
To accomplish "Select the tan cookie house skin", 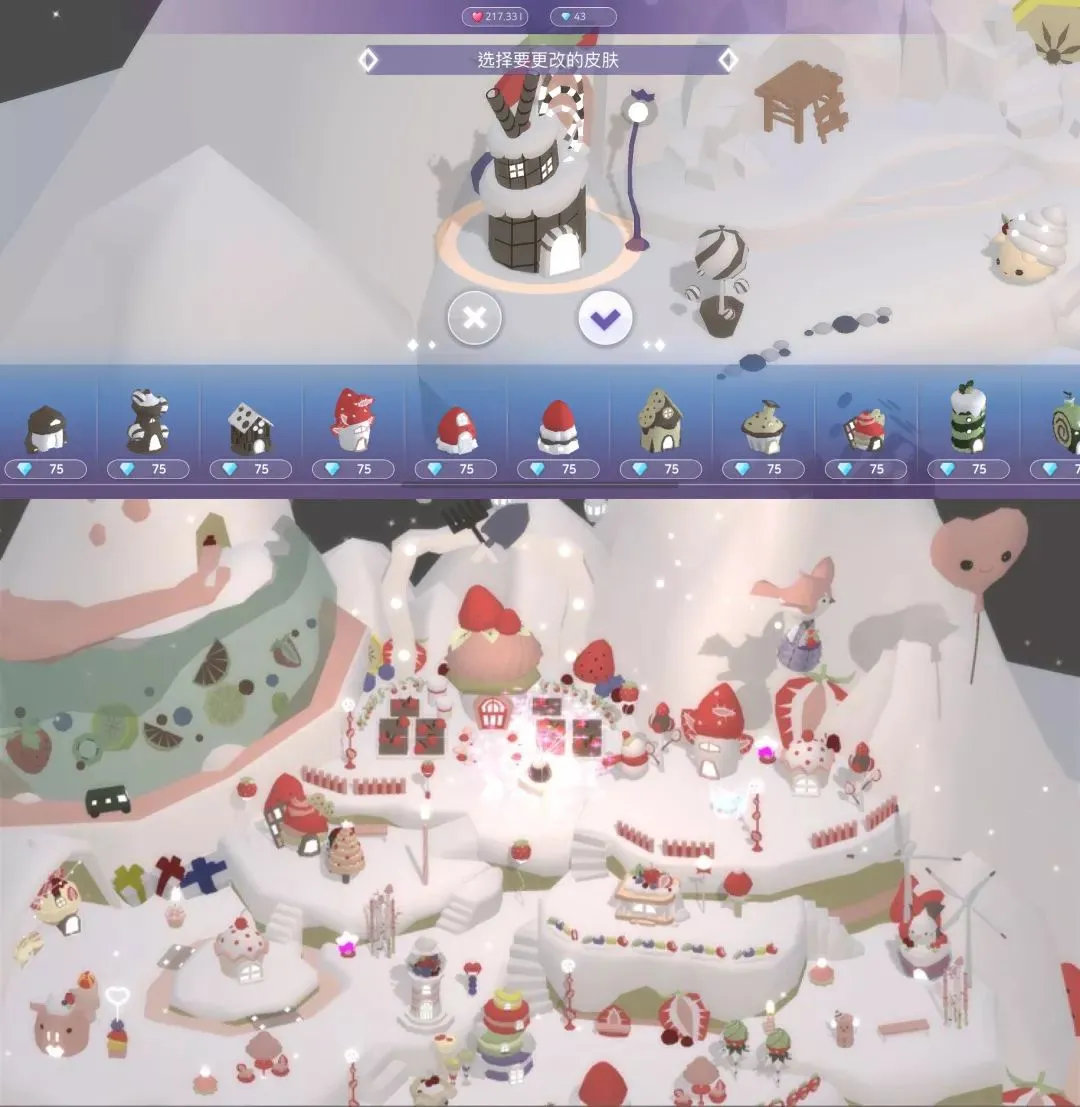I will tap(660, 423).
